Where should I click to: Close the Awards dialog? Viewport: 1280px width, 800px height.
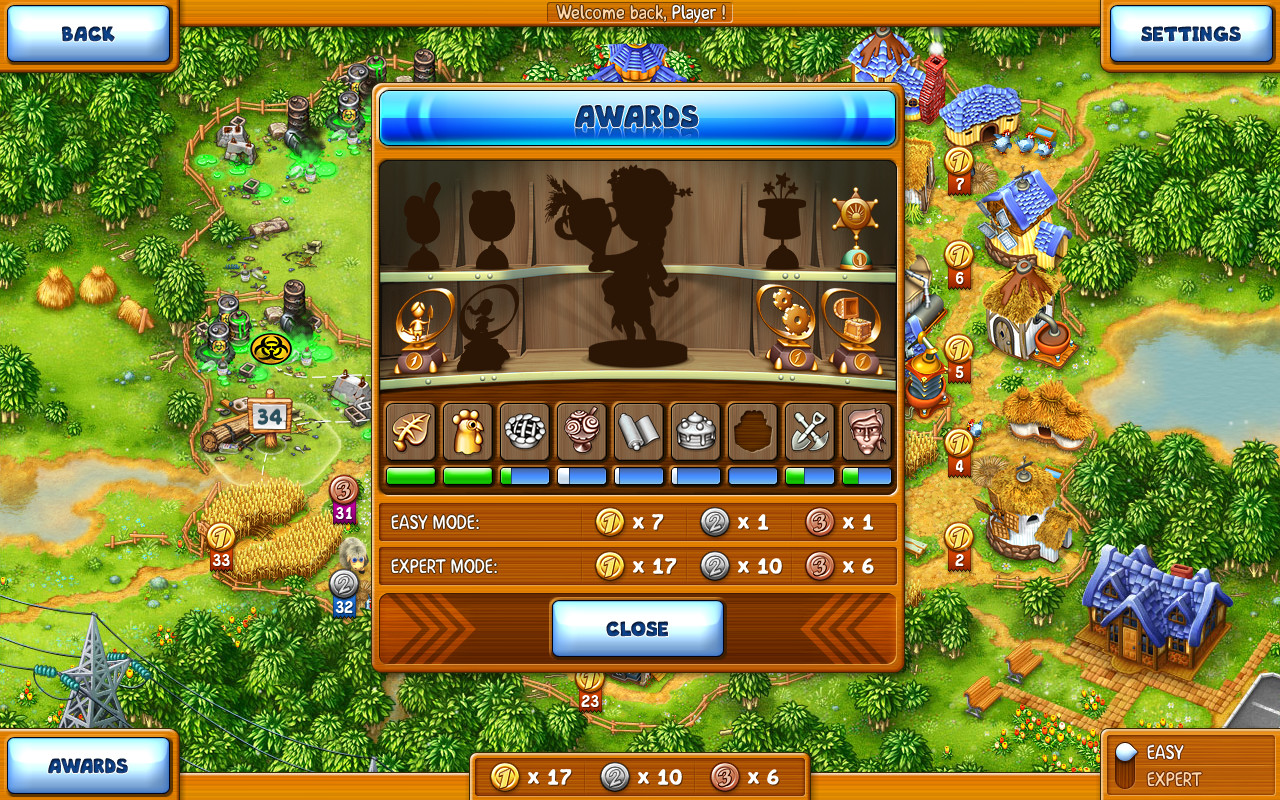(x=638, y=628)
